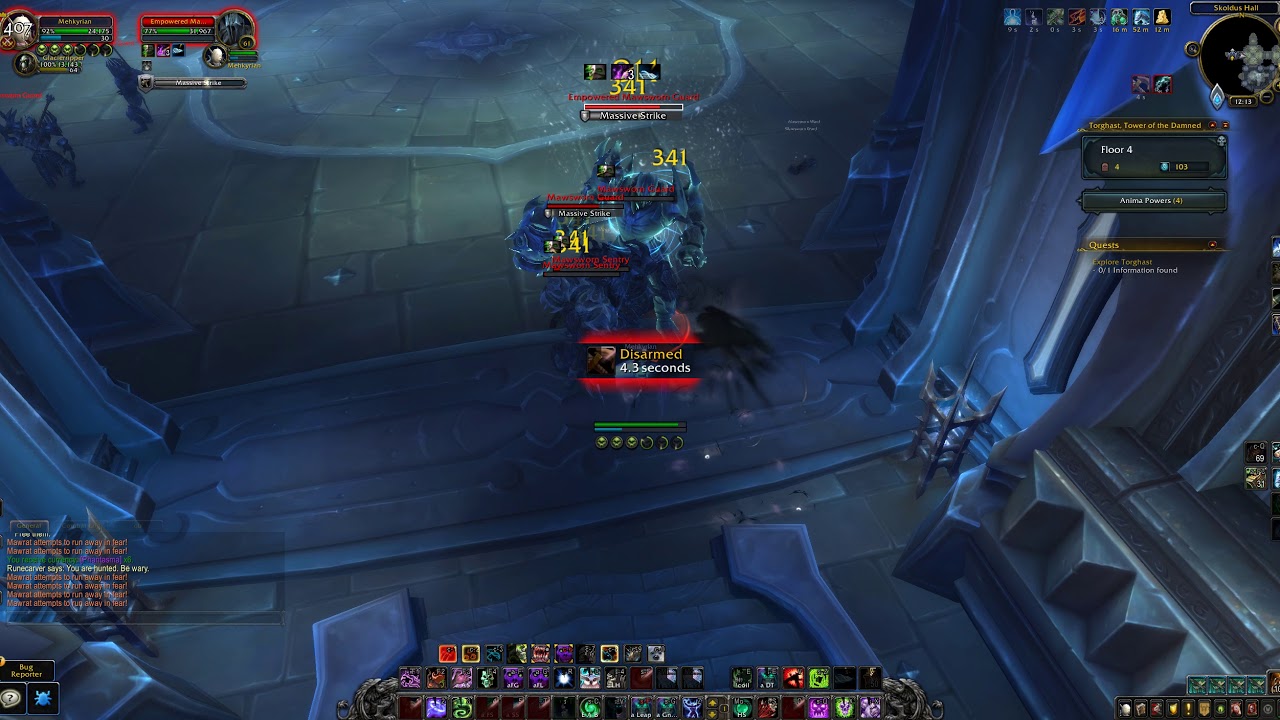Open the chat menu bubble icon
Viewport: 1280px width, 720px height.
(x=11, y=697)
